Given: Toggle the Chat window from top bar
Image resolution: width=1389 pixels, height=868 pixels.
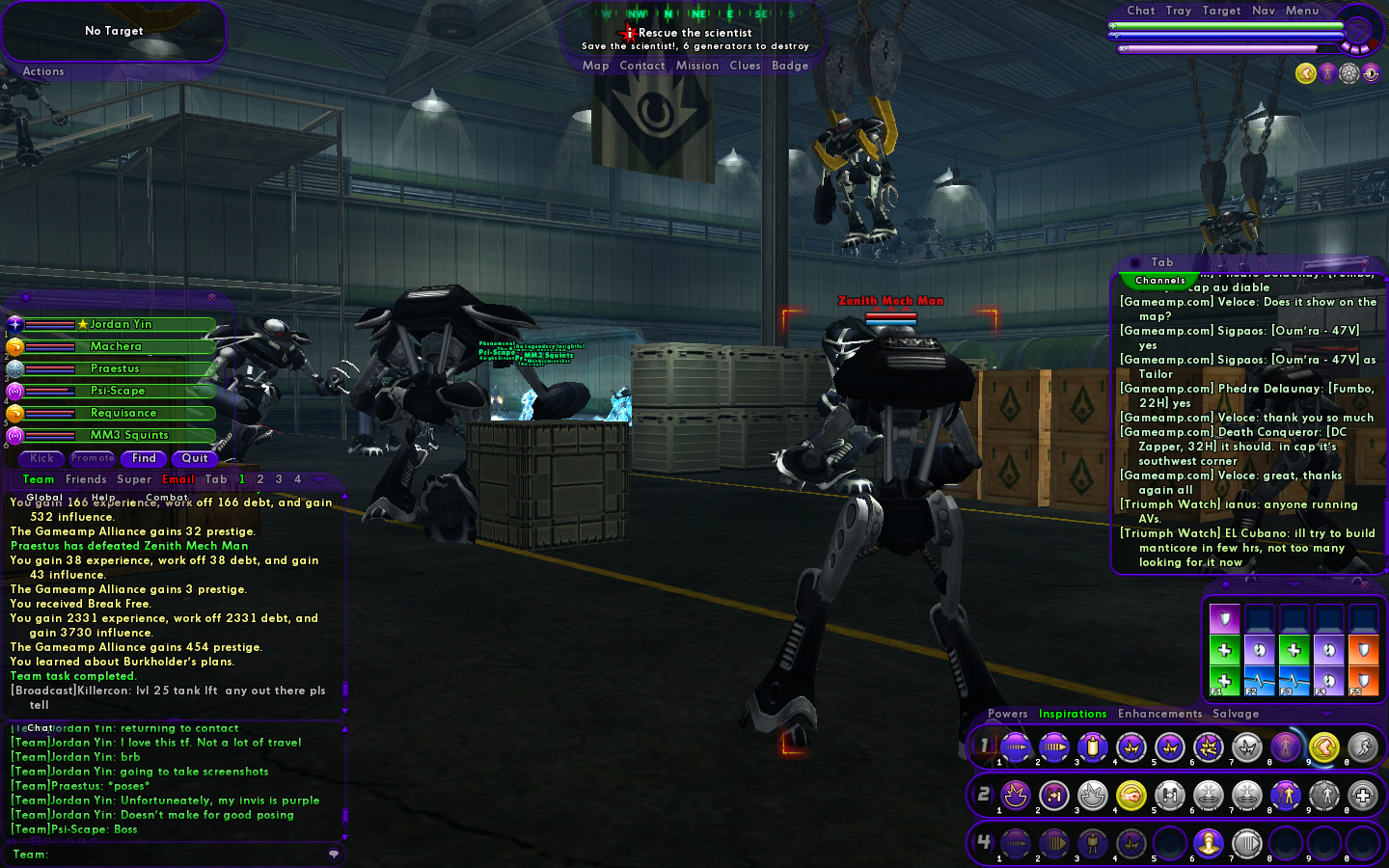Looking at the screenshot, I should (1140, 11).
